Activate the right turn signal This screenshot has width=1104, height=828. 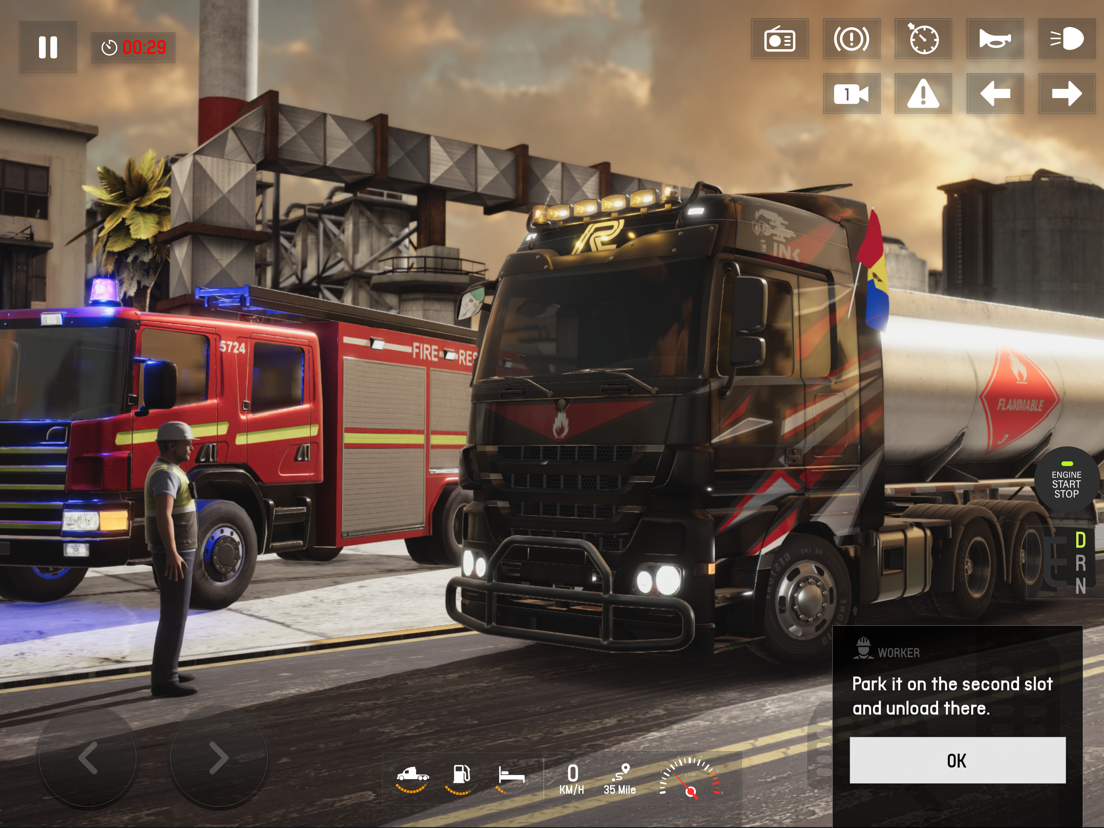(x=1066, y=94)
